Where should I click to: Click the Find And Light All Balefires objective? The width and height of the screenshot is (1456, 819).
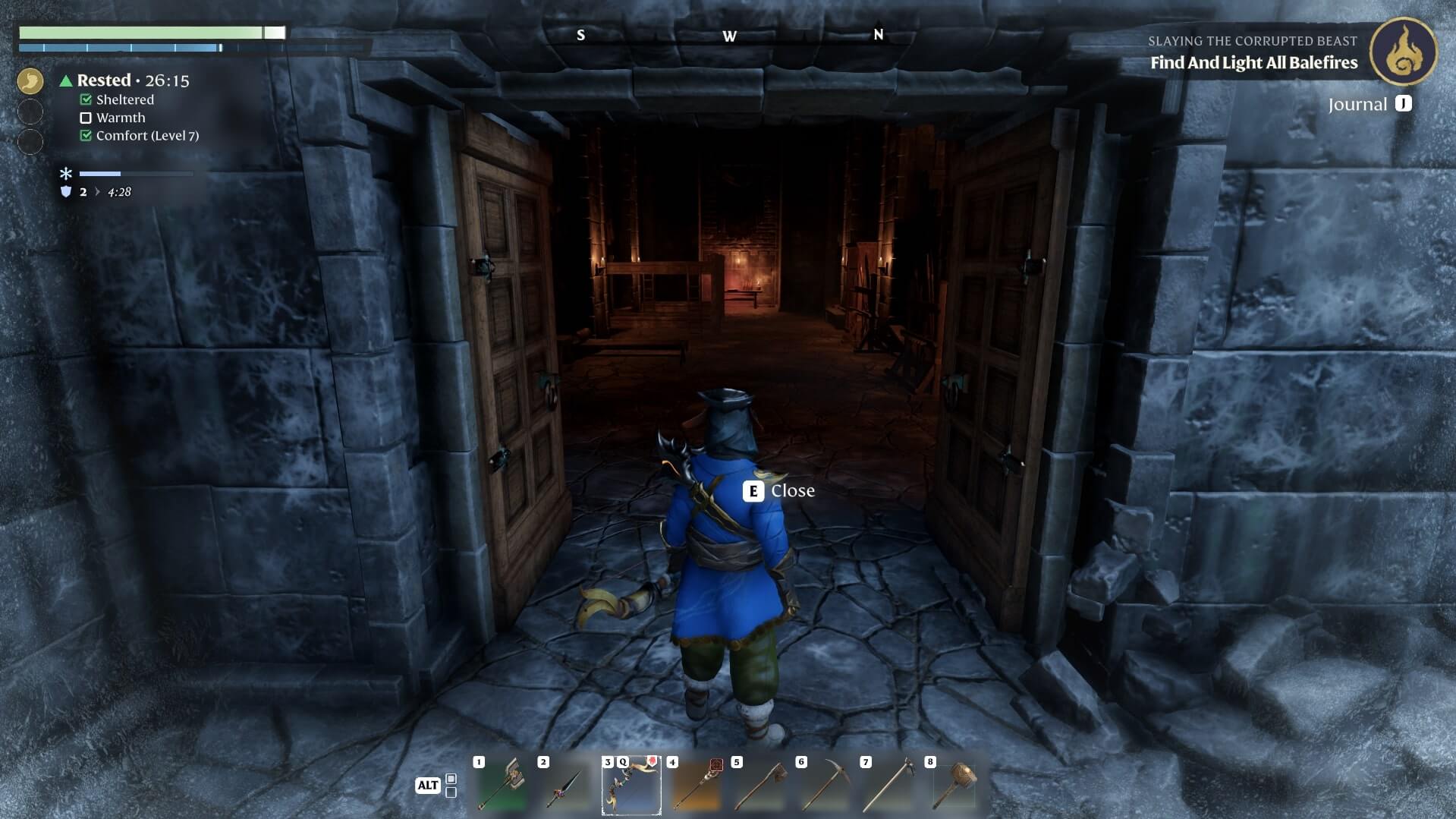tap(1253, 63)
